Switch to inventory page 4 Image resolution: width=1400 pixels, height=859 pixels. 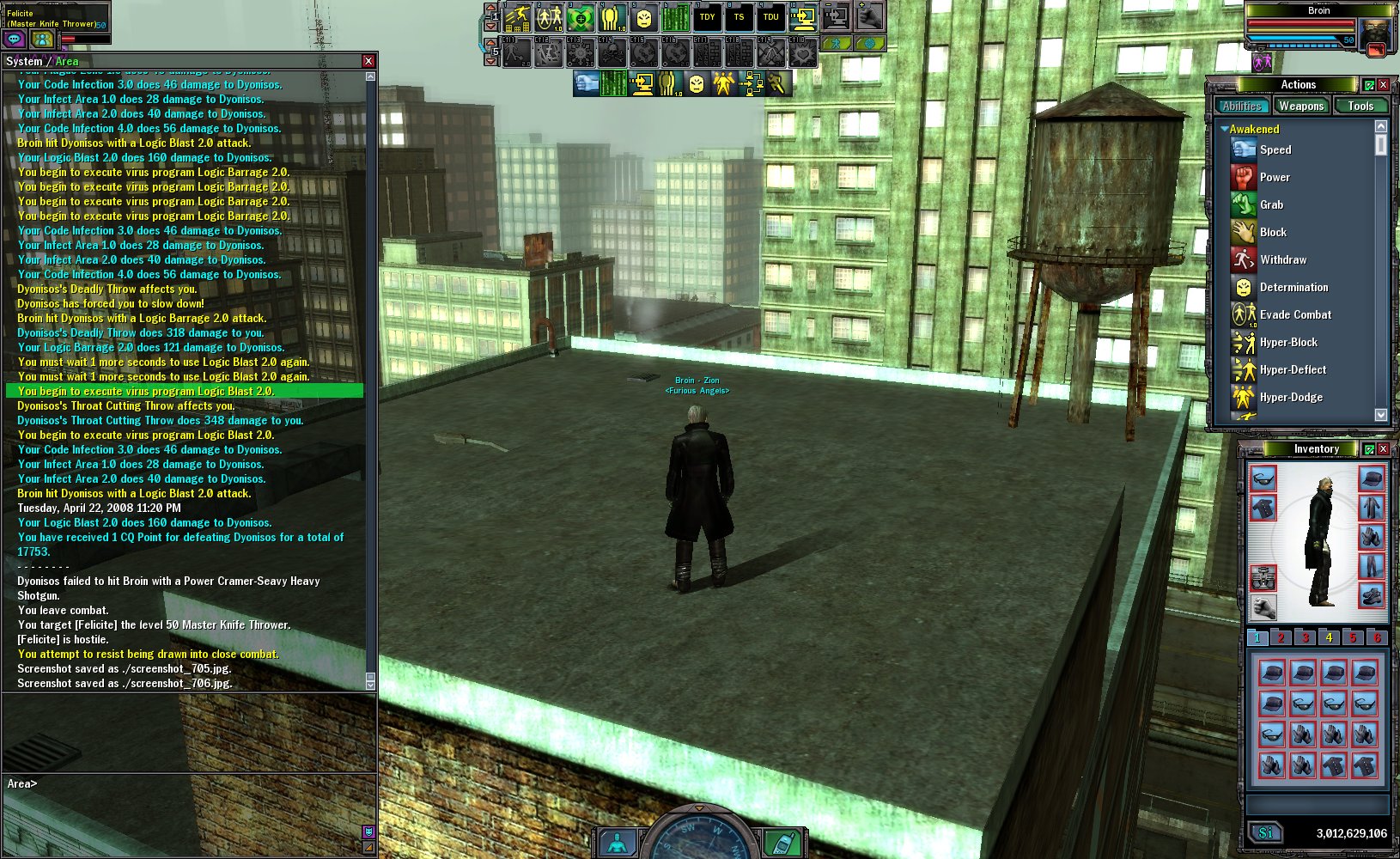(1329, 637)
